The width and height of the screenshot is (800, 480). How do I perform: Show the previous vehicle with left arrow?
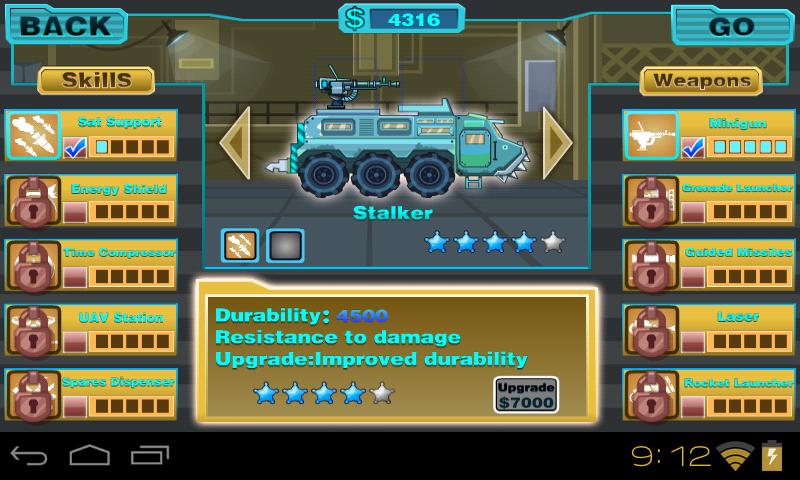[x=235, y=141]
